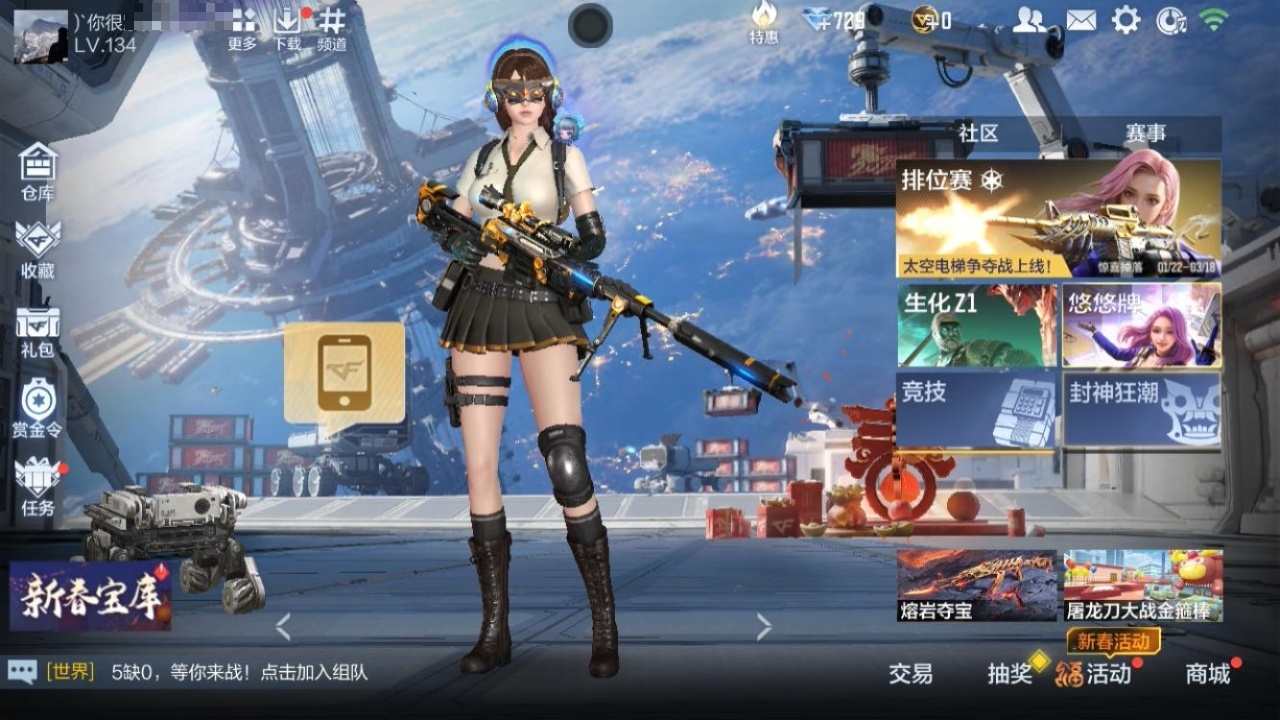Click the 更多 more icon
The image size is (1280, 720).
(243, 28)
